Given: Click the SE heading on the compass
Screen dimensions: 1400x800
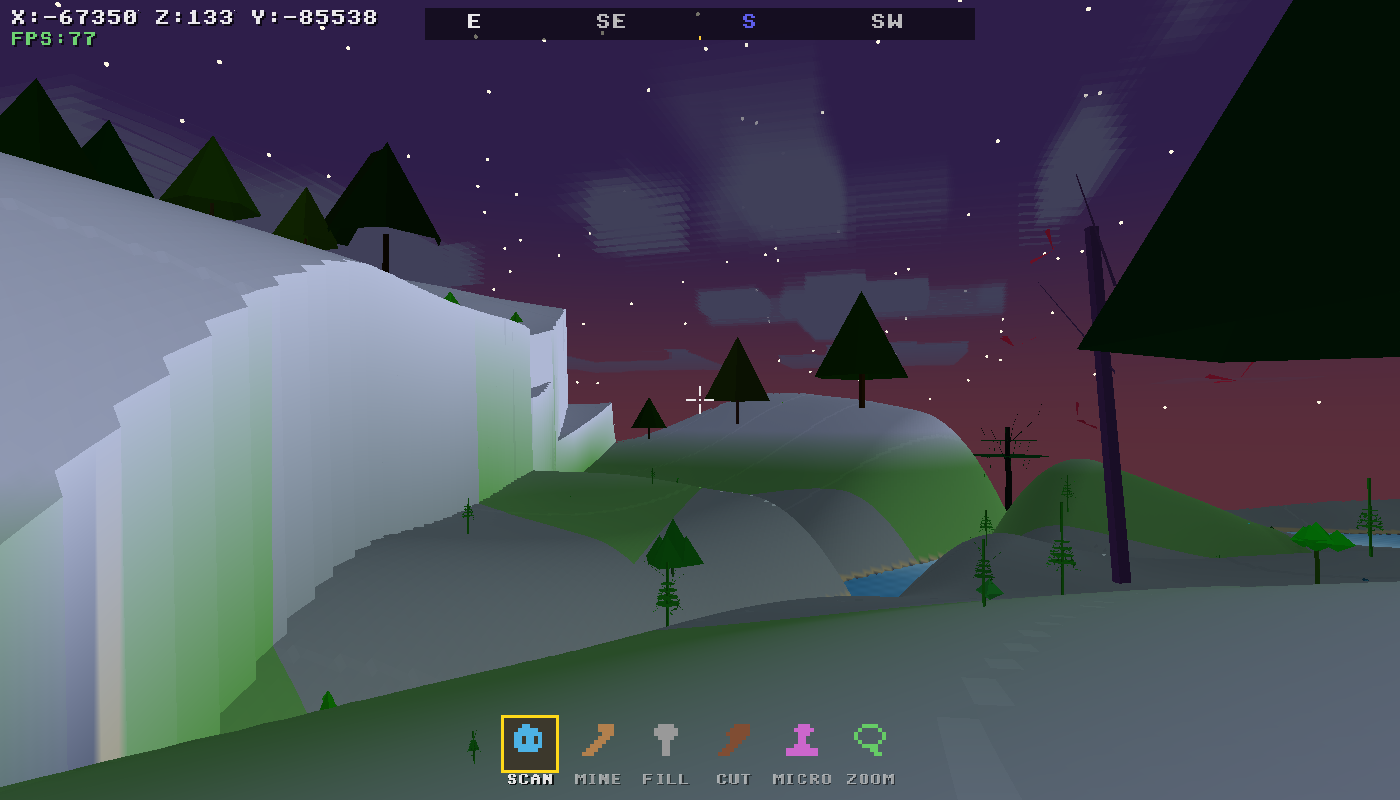Looking at the screenshot, I should pyautogui.click(x=611, y=21).
